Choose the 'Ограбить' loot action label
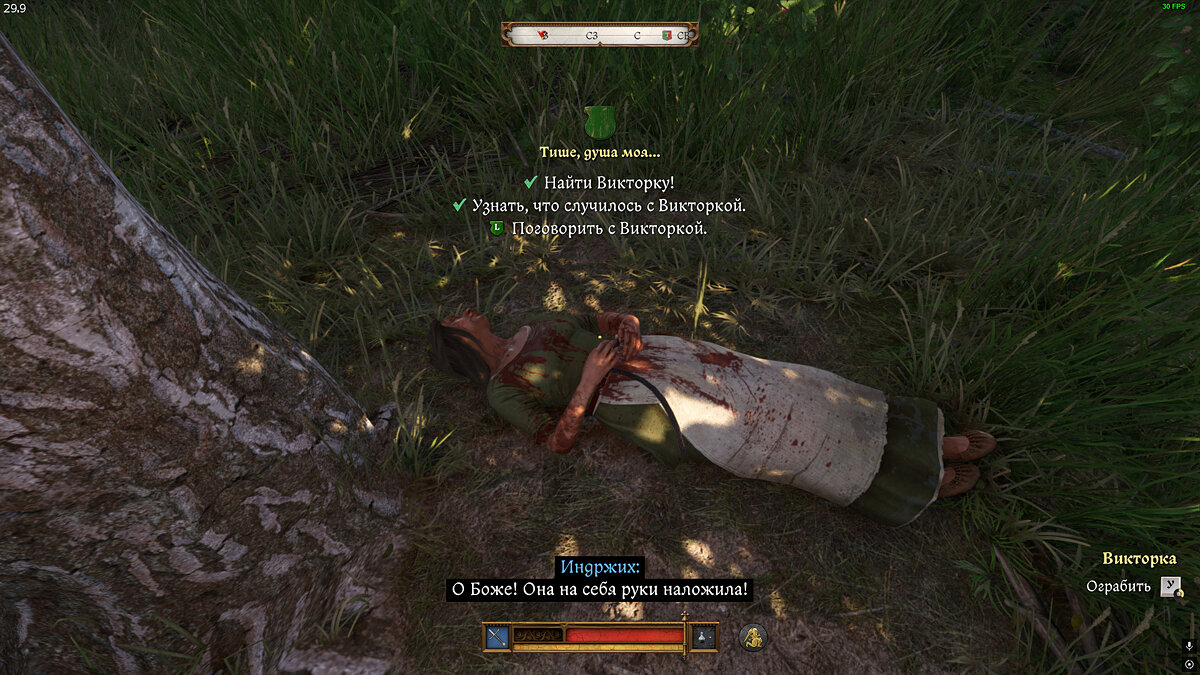The image size is (1200, 675). point(1118,586)
